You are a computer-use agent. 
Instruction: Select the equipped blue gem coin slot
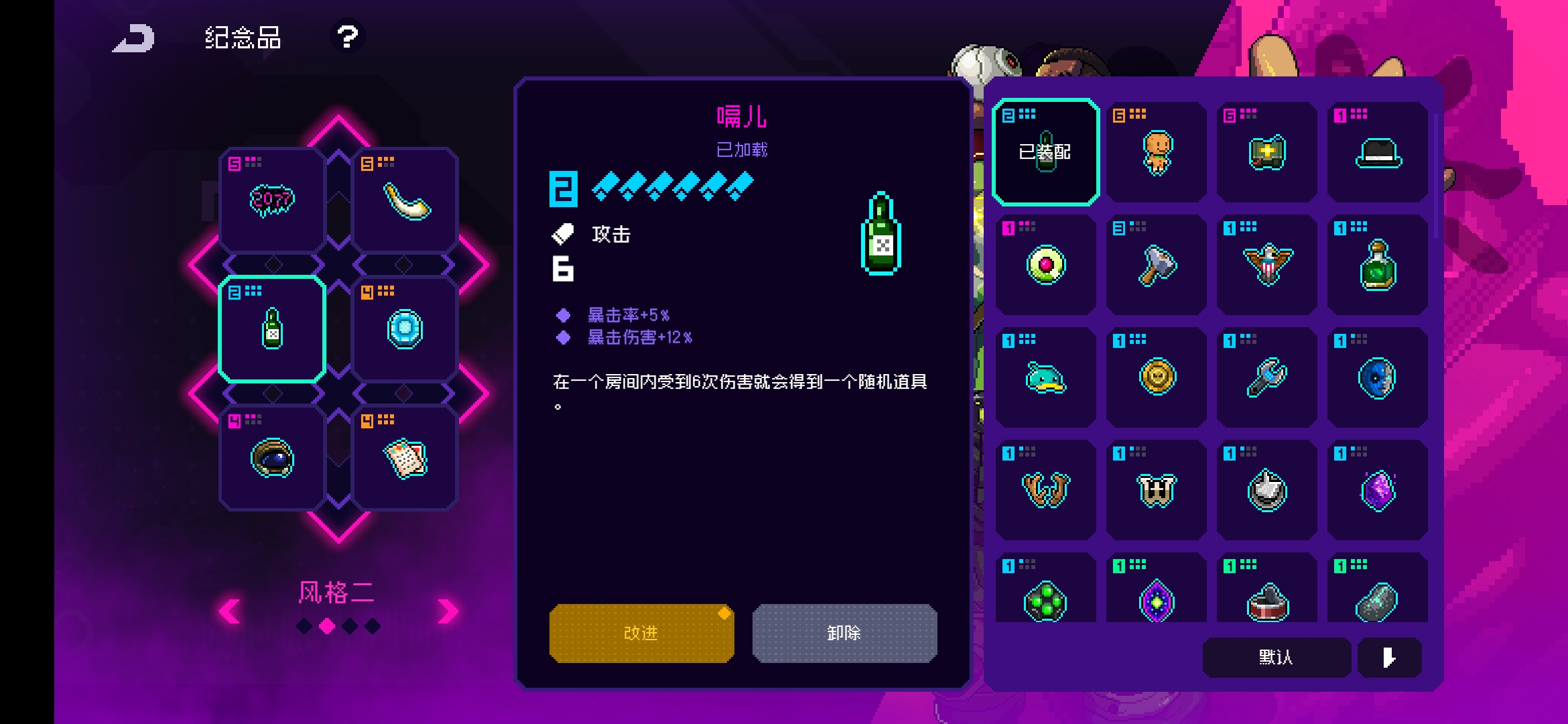[x=405, y=328]
